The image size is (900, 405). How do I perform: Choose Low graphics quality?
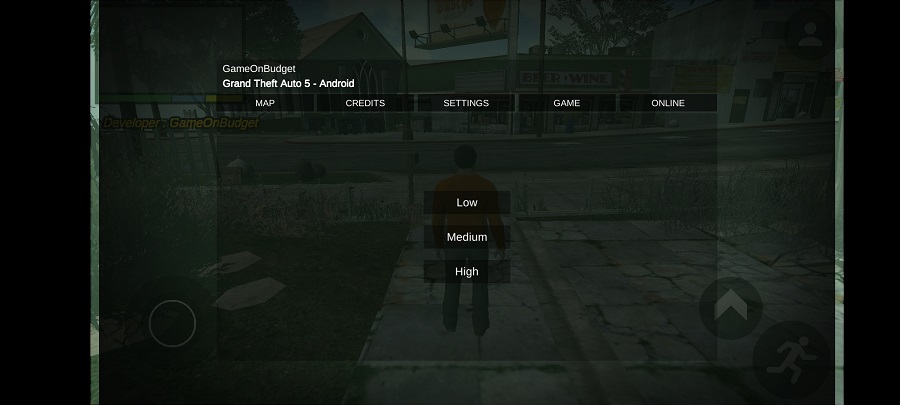tap(467, 203)
